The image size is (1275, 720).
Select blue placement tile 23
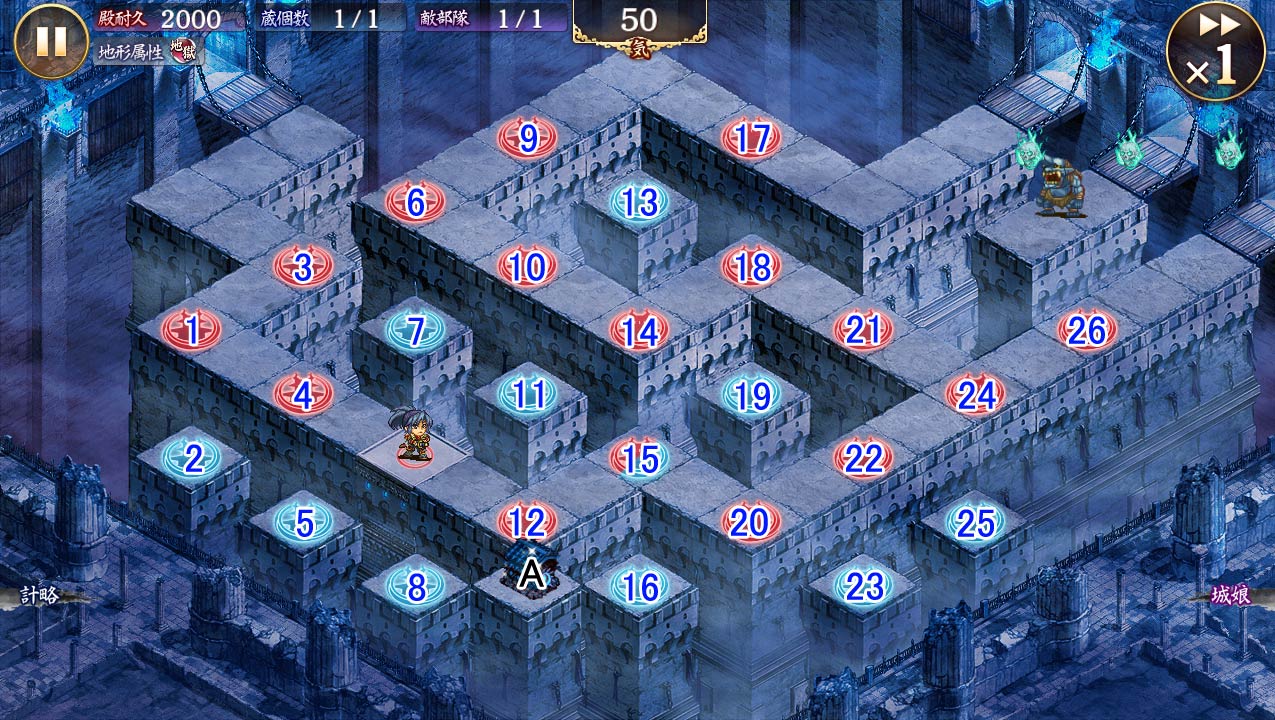point(863,586)
